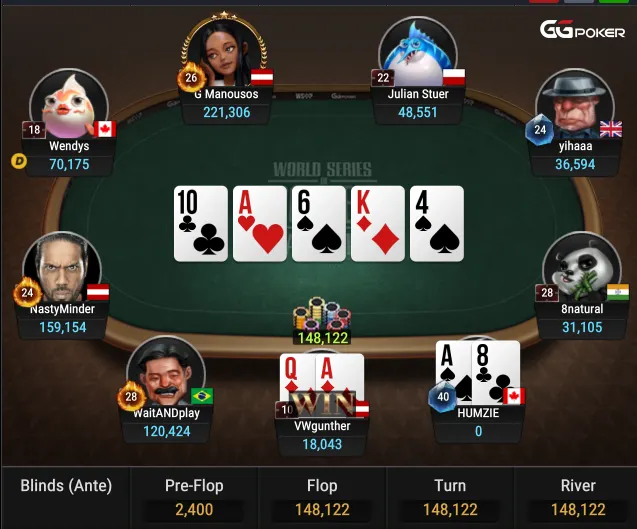Click the VWgunther player name plate
The width and height of the screenshot is (637, 529).
coord(322,434)
